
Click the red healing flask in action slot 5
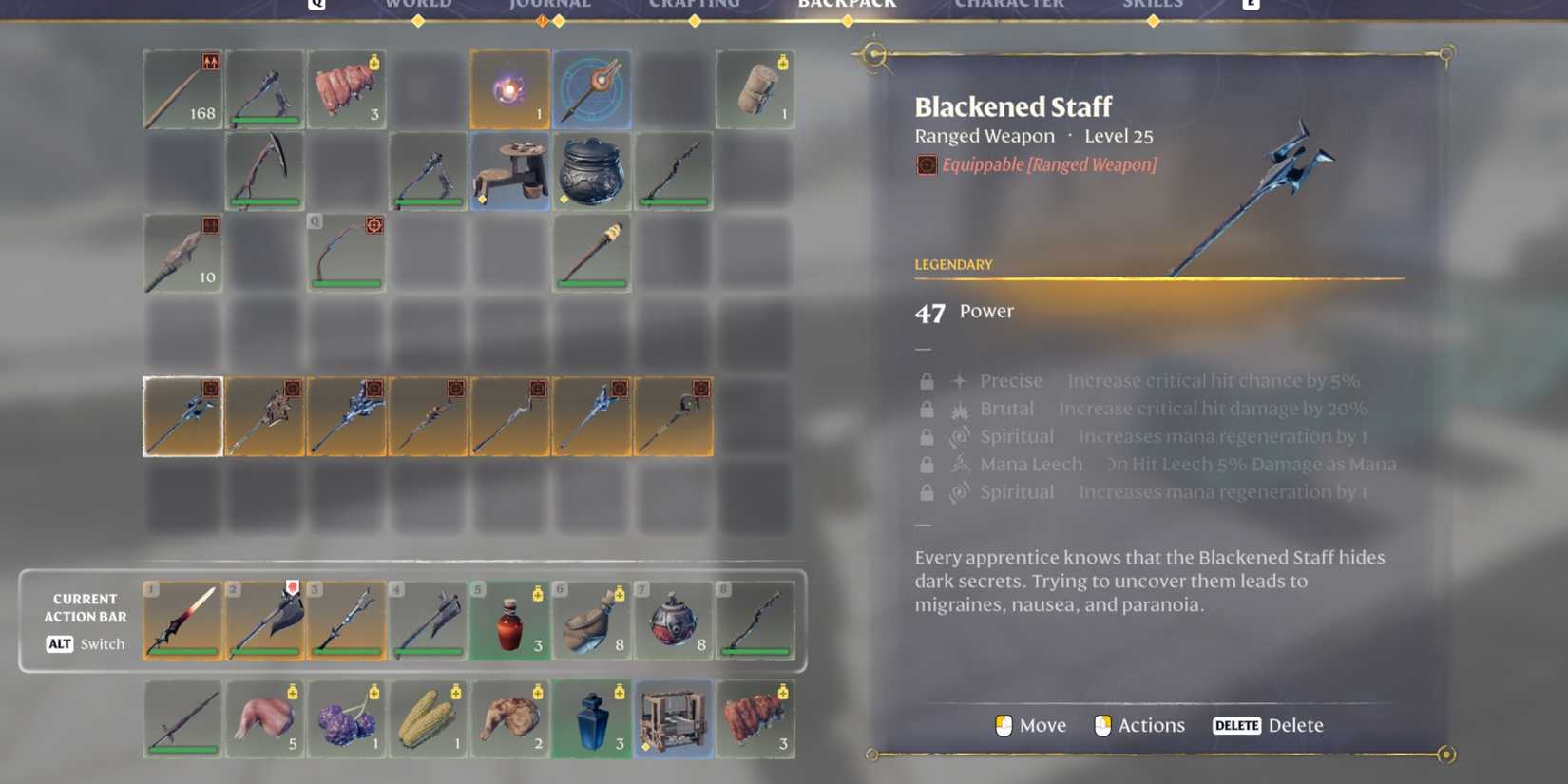510,620
